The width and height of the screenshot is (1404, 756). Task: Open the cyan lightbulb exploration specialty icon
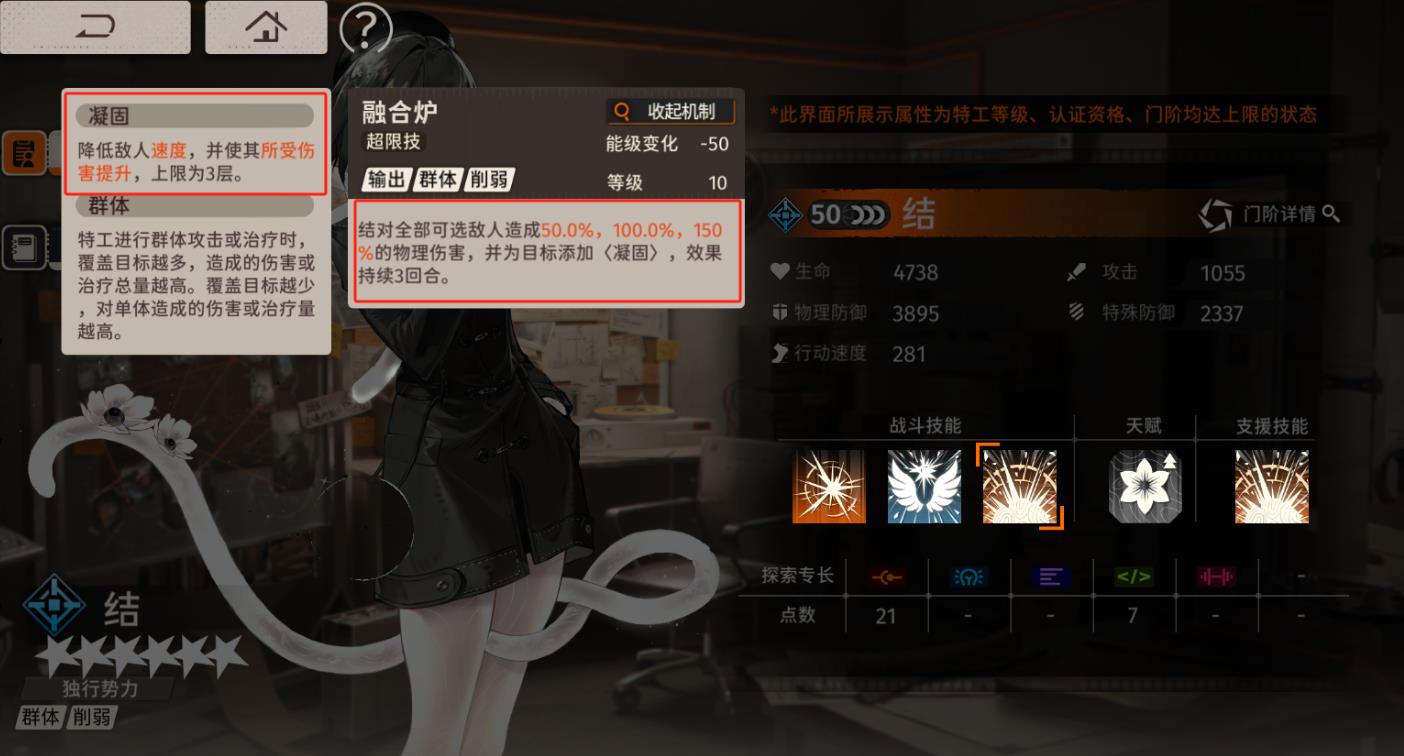[968, 576]
